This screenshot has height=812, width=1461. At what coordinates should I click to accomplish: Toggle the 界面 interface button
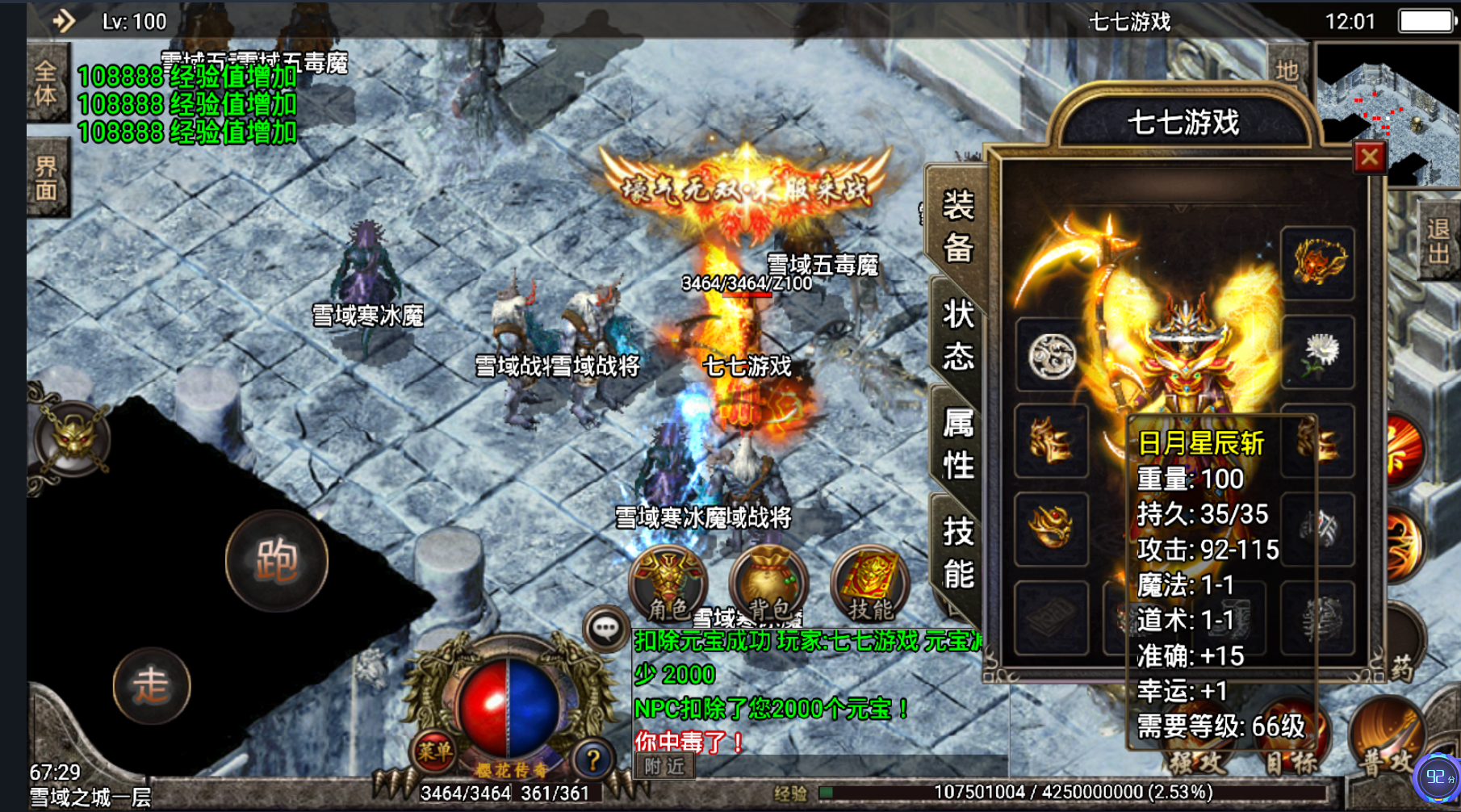46,178
